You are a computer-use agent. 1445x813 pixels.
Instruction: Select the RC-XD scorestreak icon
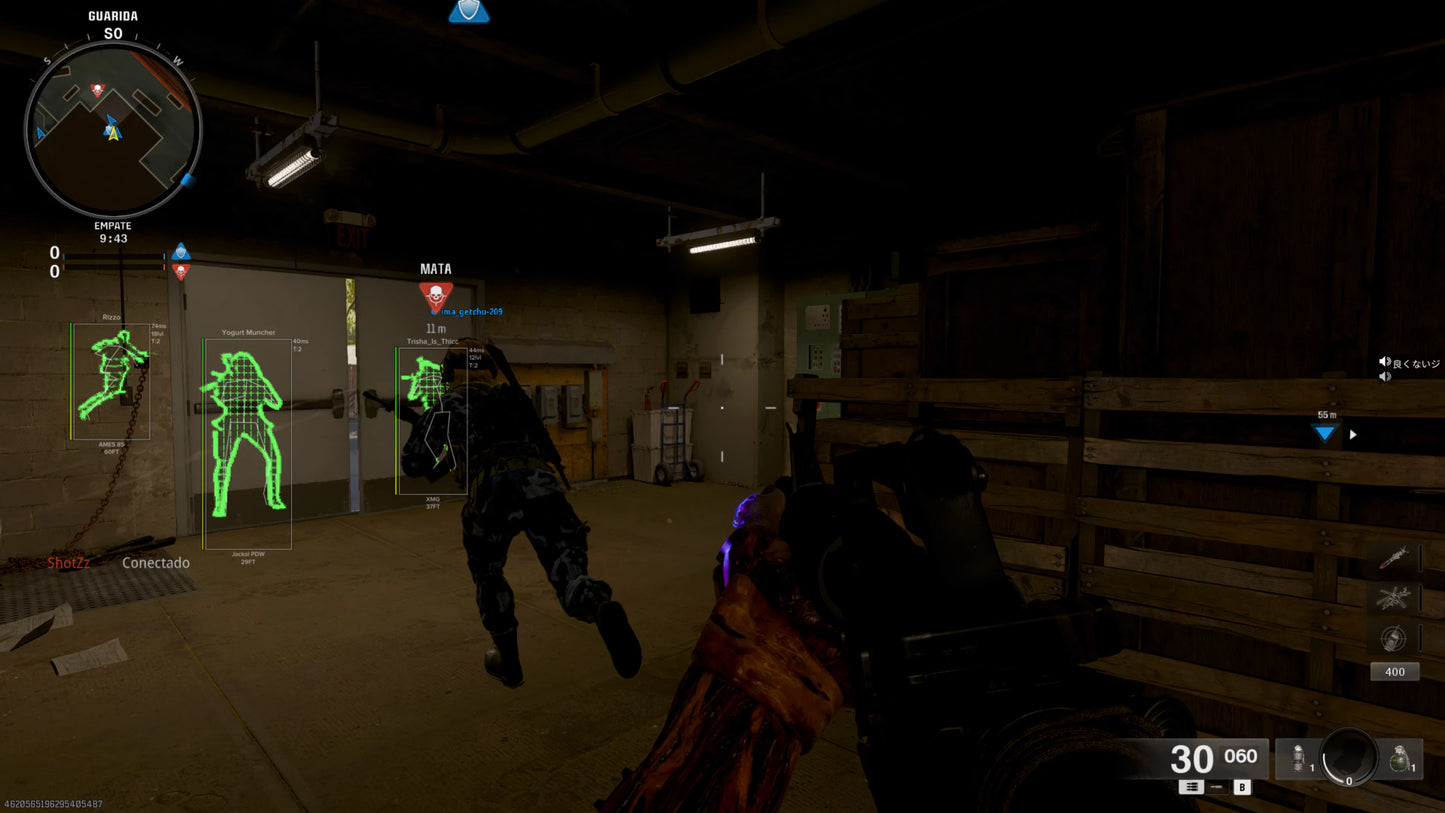pos(1393,636)
